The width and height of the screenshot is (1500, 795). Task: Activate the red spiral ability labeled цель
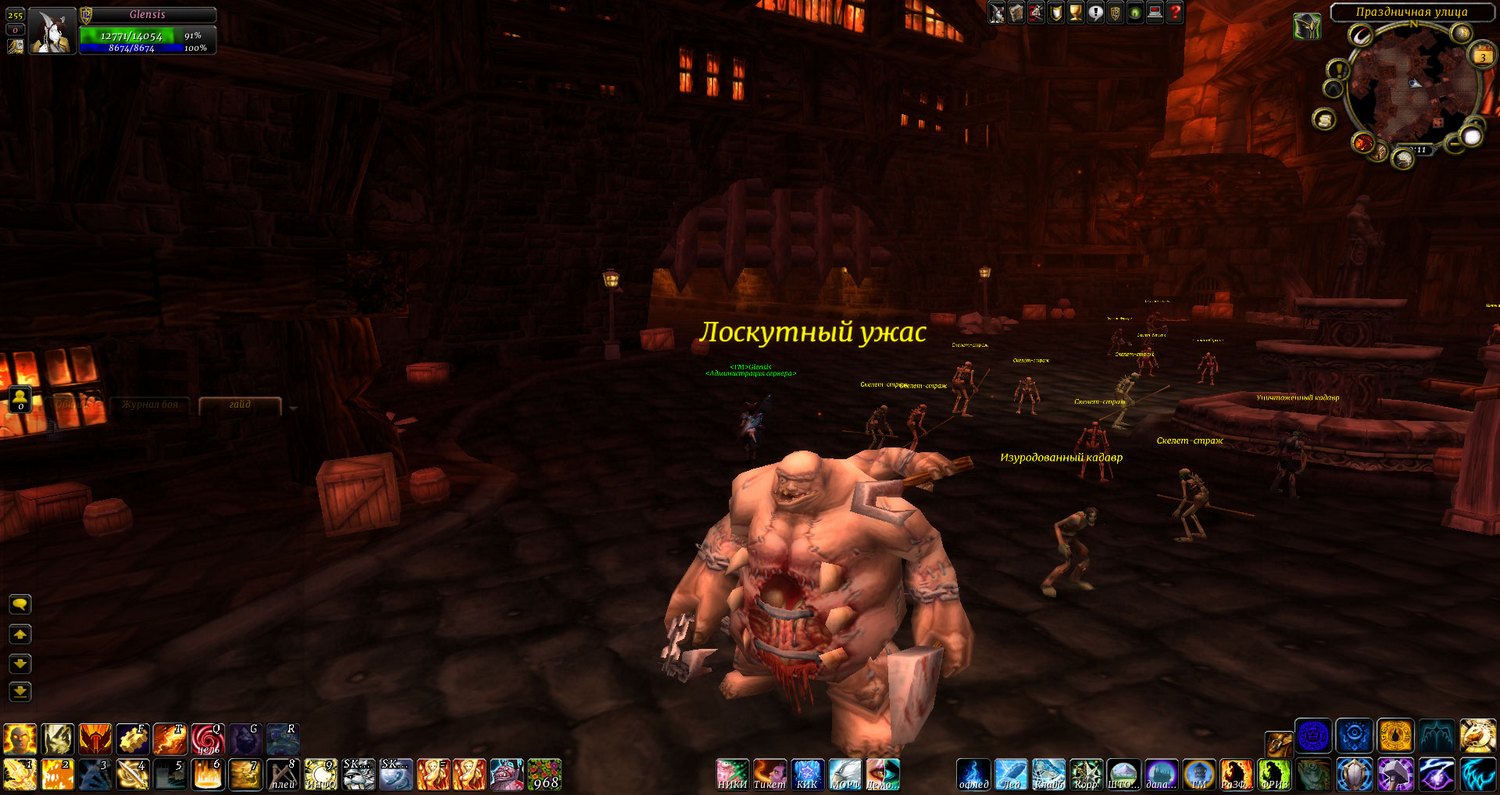coord(208,739)
